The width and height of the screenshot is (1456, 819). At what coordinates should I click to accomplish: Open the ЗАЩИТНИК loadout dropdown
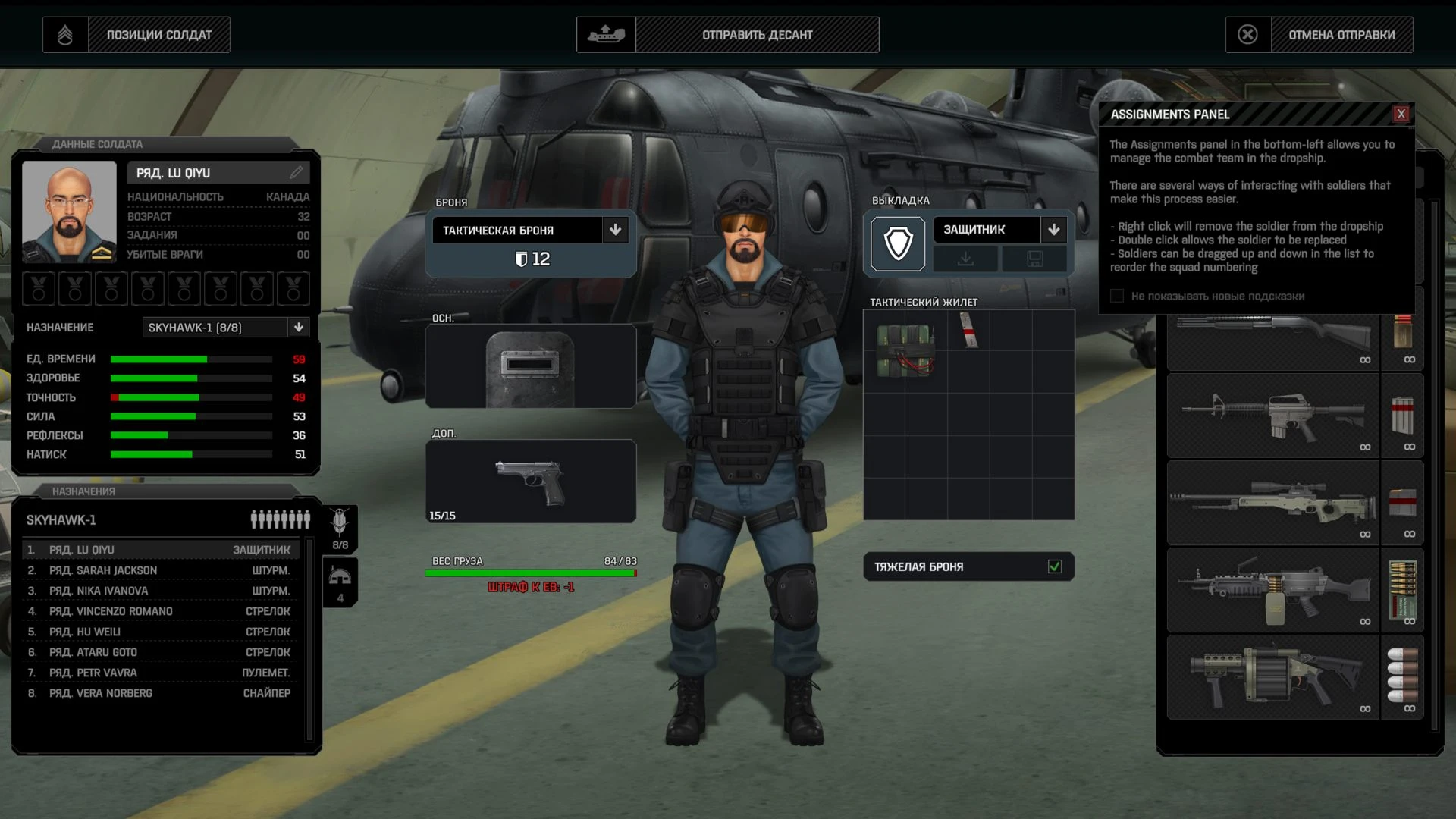1053,230
